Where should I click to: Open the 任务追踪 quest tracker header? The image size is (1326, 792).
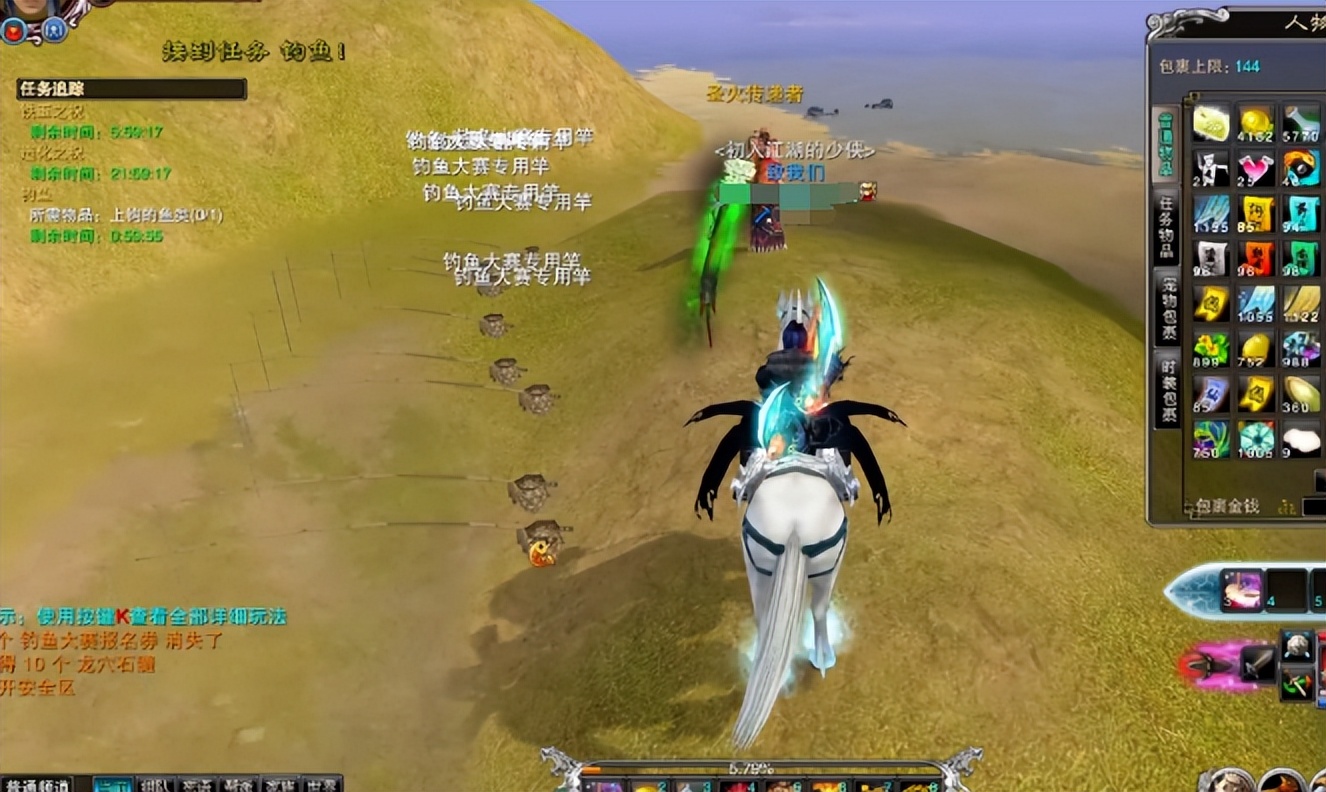tap(131, 89)
